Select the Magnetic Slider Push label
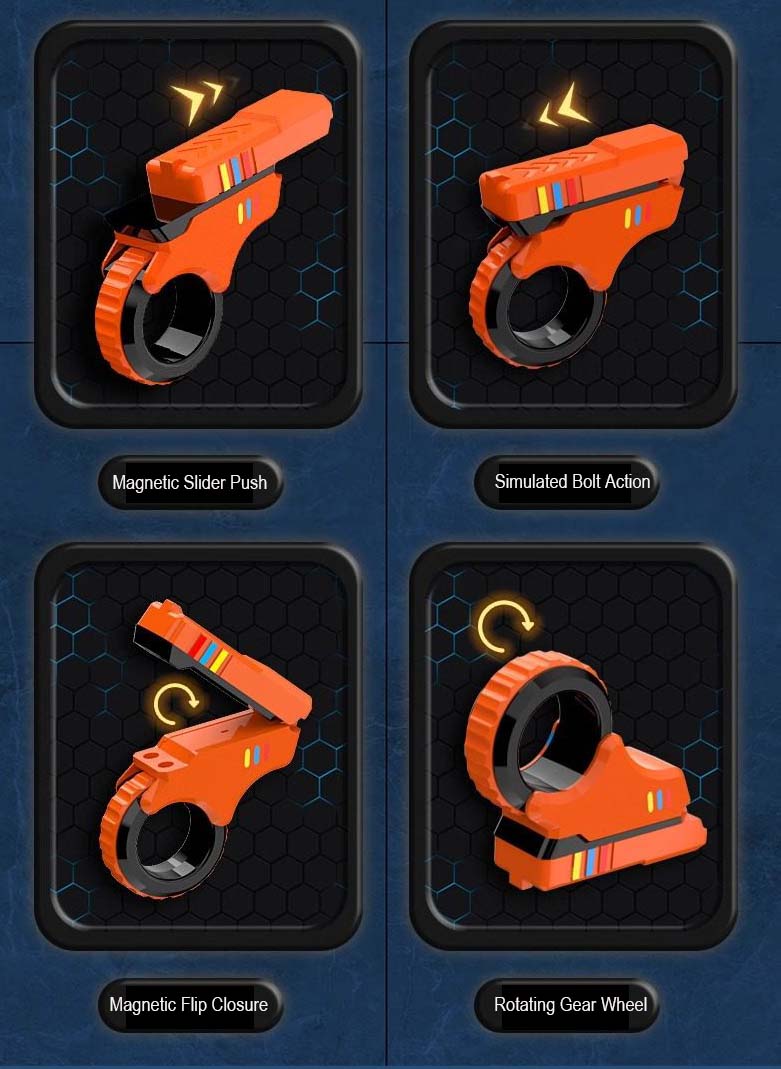 click(189, 482)
